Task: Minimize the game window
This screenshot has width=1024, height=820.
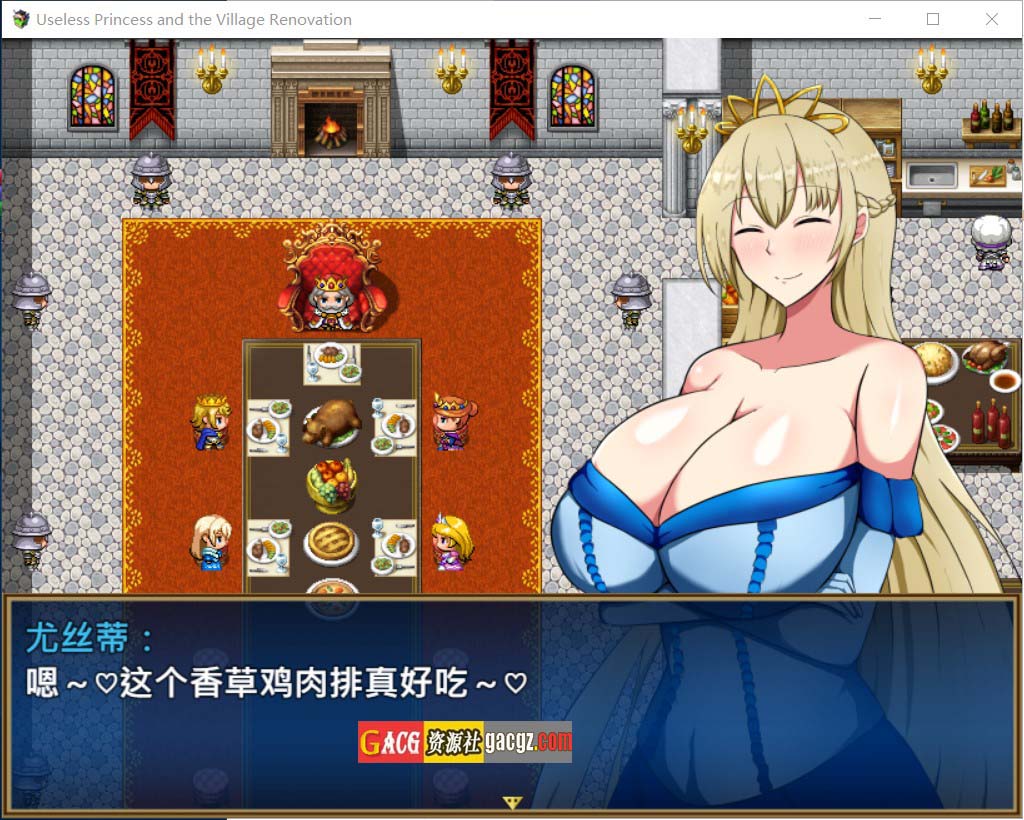Action: coord(875,19)
